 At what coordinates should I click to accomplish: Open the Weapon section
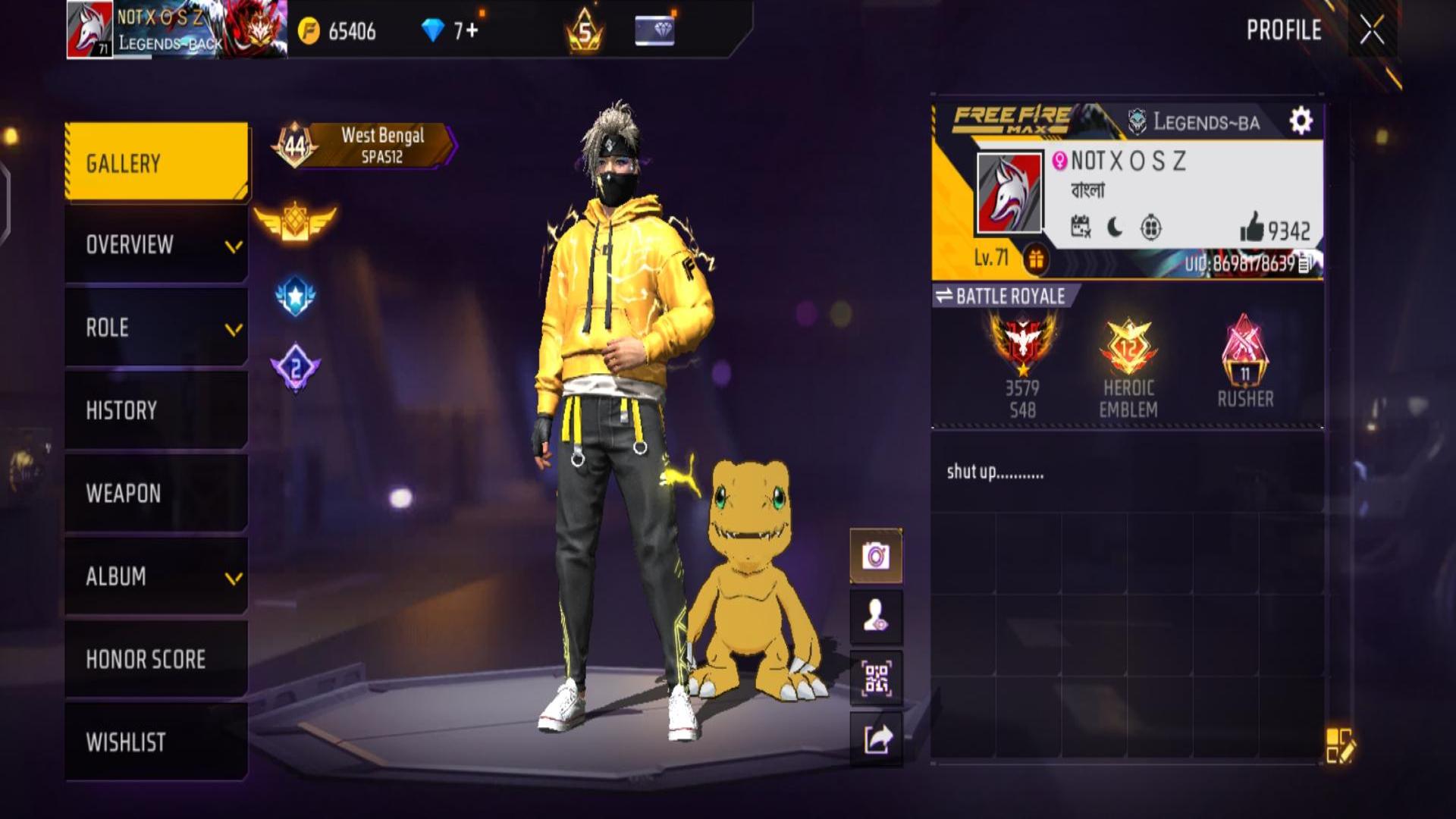(156, 493)
